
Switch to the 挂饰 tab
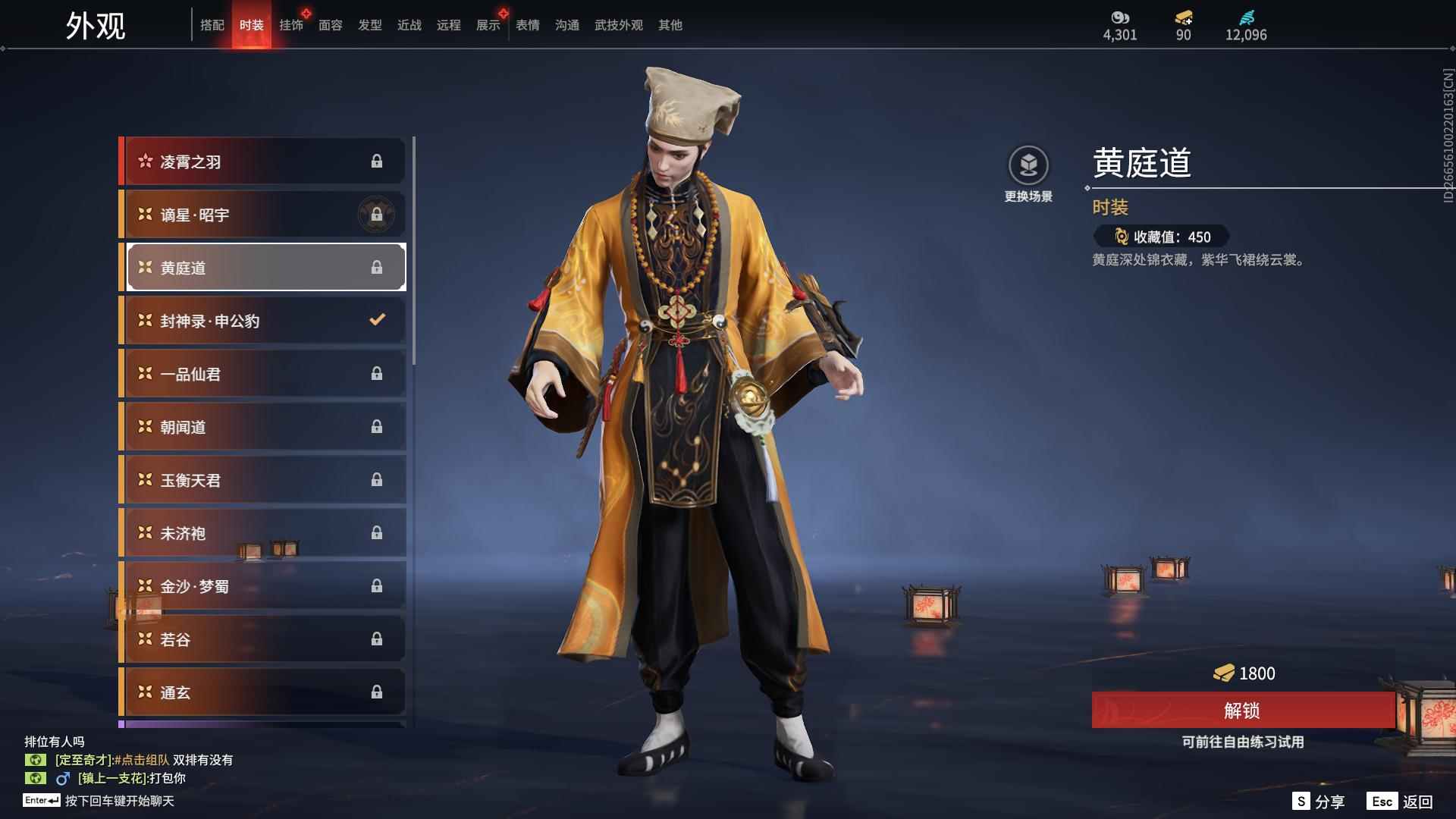[293, 25]
